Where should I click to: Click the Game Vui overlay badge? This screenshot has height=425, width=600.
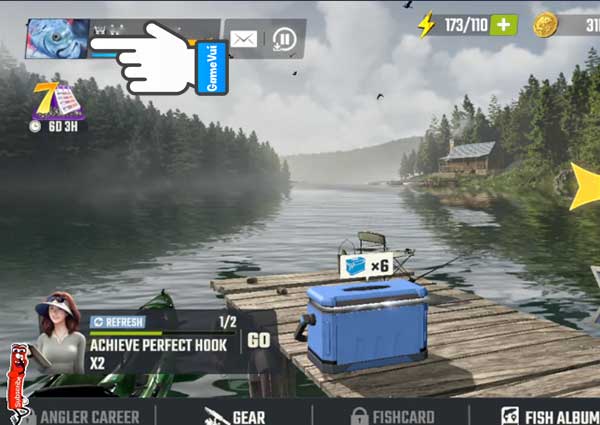click(x=212, y=68)
